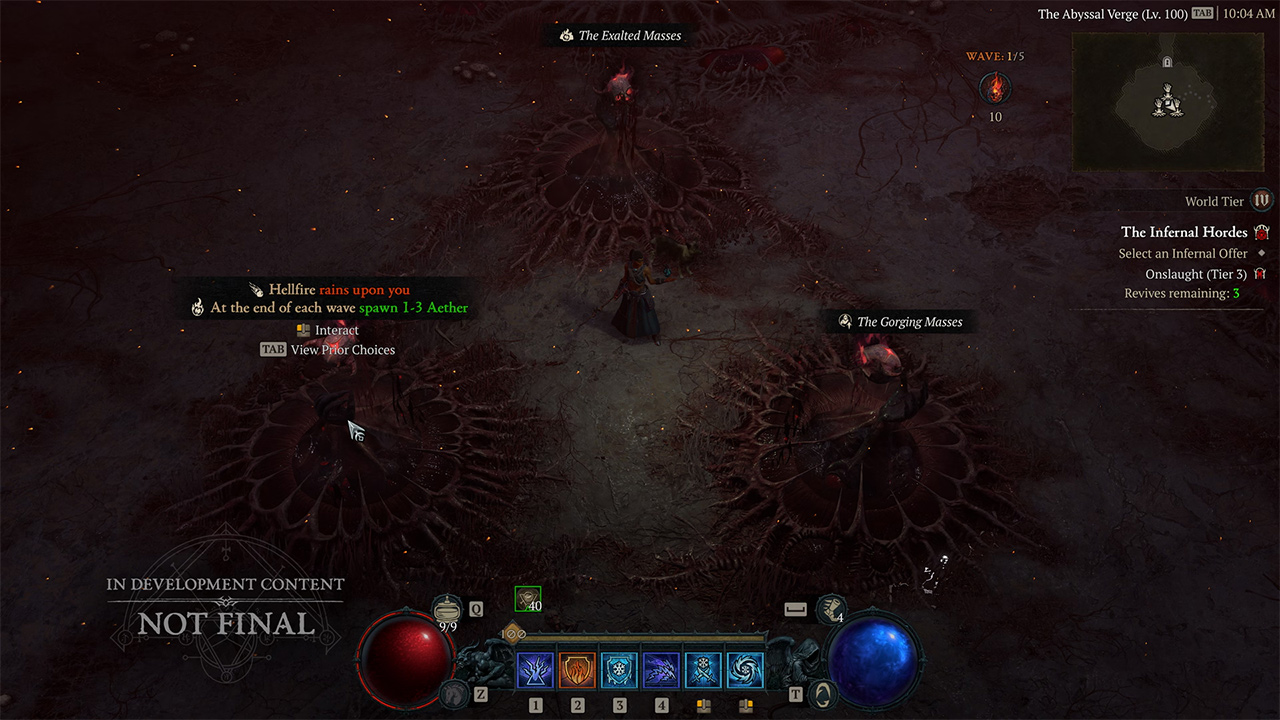The image size is (1280, 720).
Task: Click the Select an Infernal Offer text
Action: coord(1182,253)
